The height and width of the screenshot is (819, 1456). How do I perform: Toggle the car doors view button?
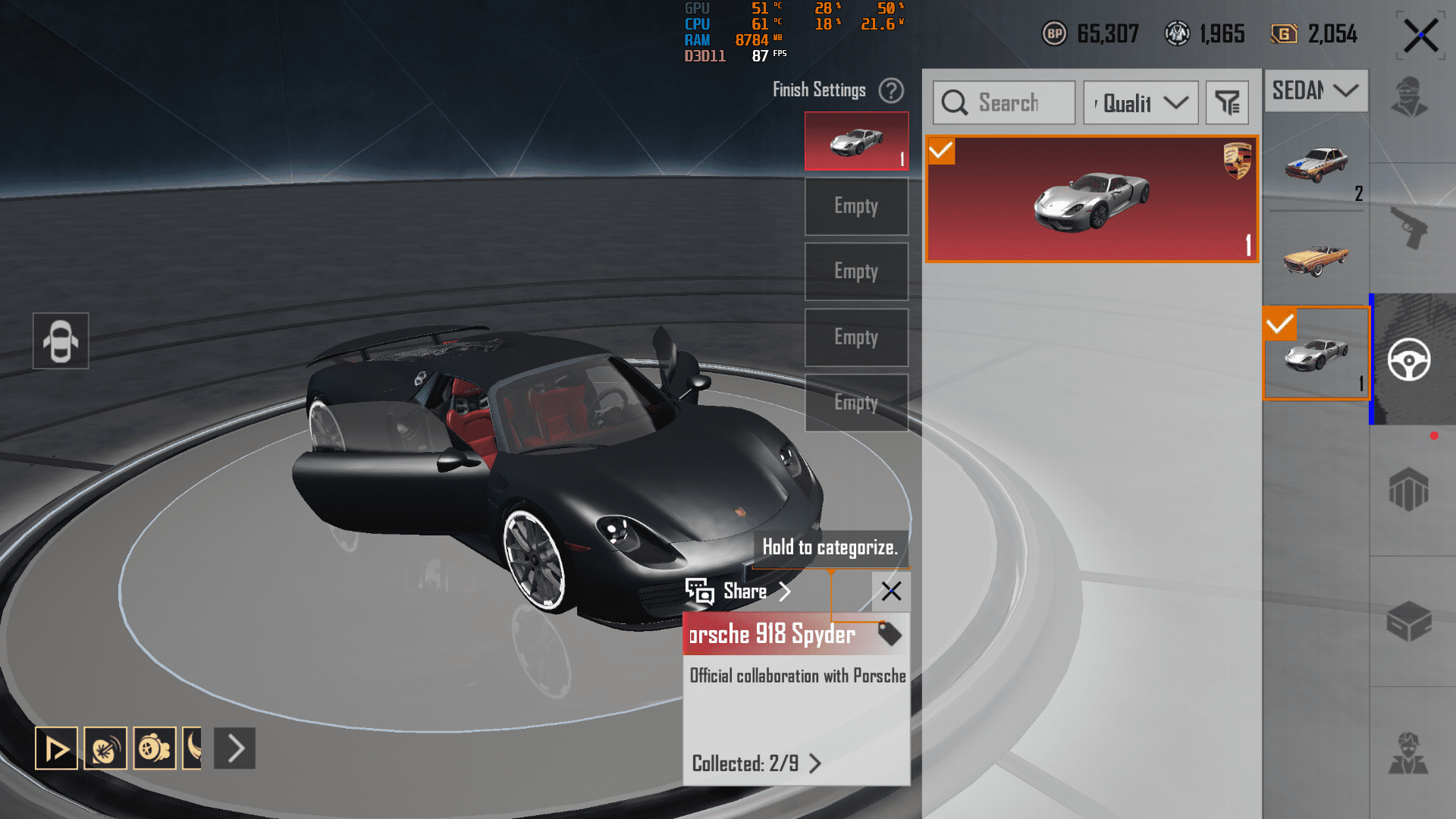tap(61, 340)
